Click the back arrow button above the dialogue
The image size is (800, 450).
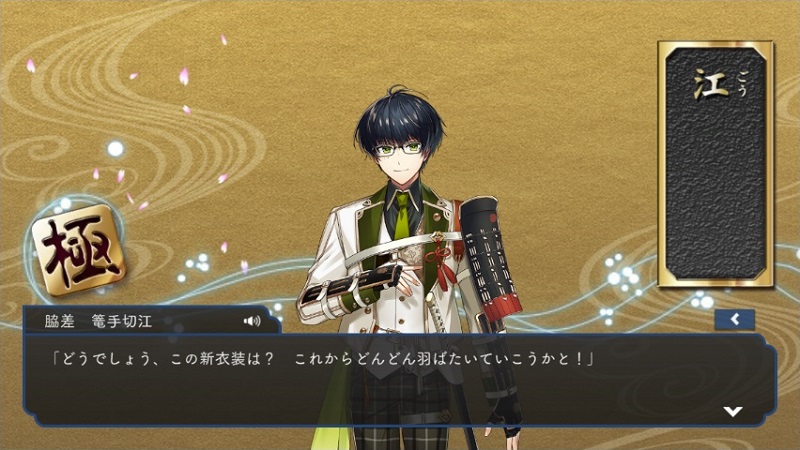click(735, 320)
